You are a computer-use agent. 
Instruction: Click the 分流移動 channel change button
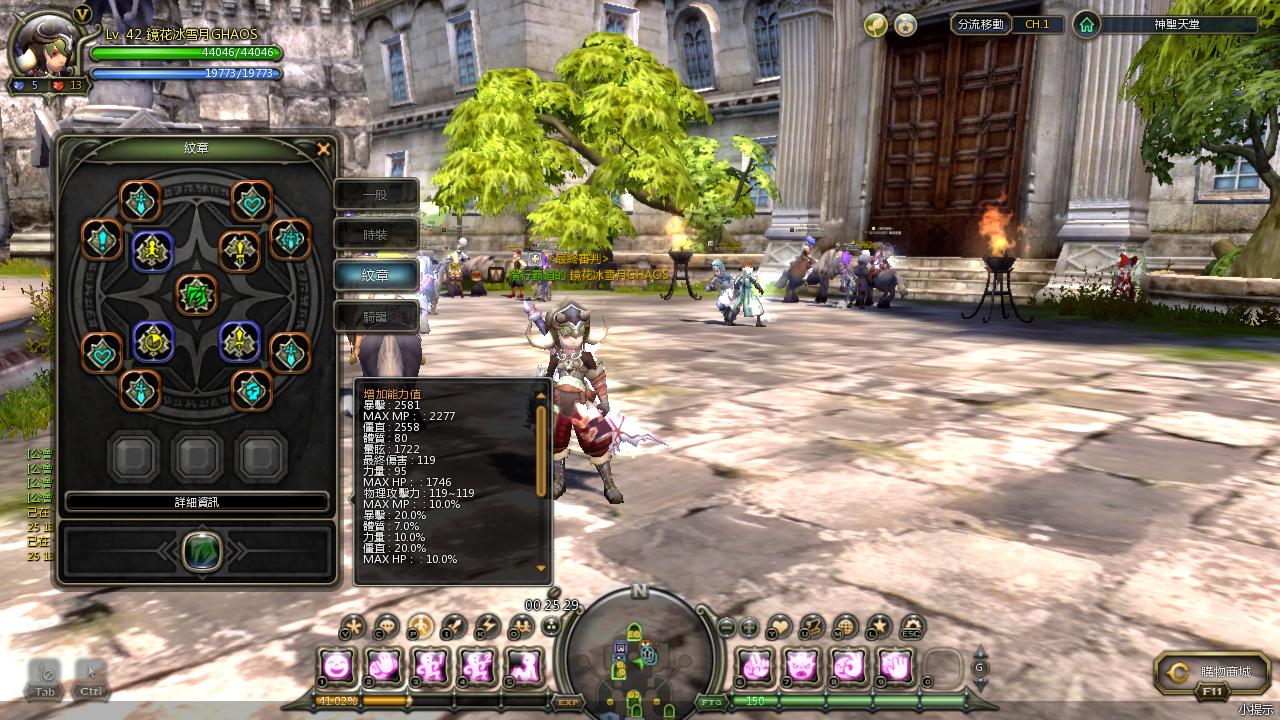(x=980, y=24)
